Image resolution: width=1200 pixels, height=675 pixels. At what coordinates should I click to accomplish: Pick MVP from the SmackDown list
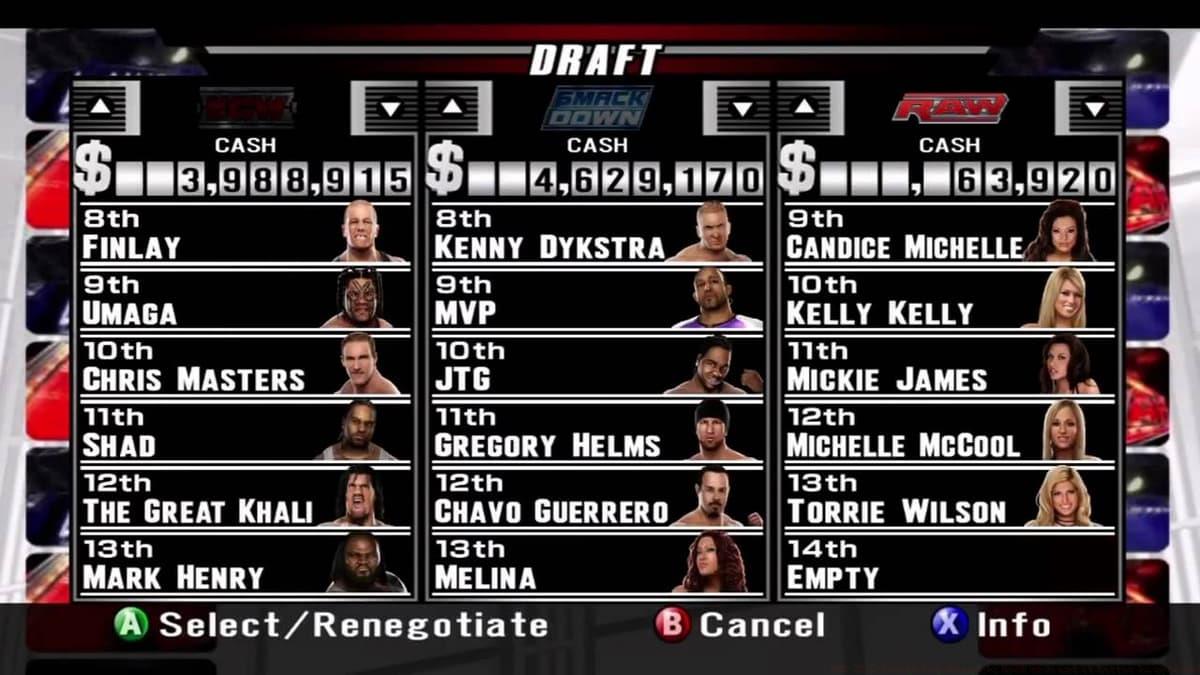(x=596, y=299)
